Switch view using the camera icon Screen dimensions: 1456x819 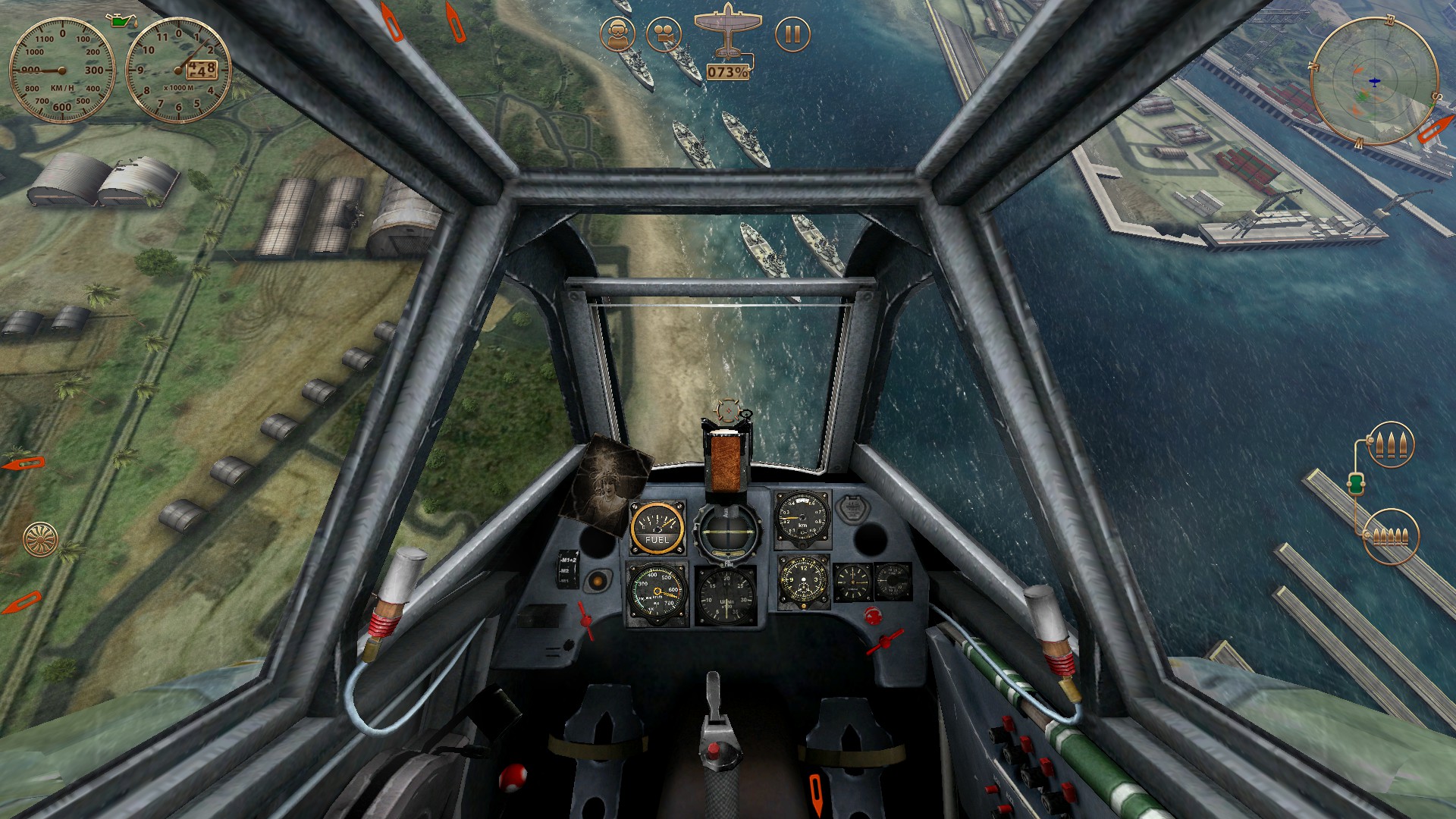coord(664,35)
